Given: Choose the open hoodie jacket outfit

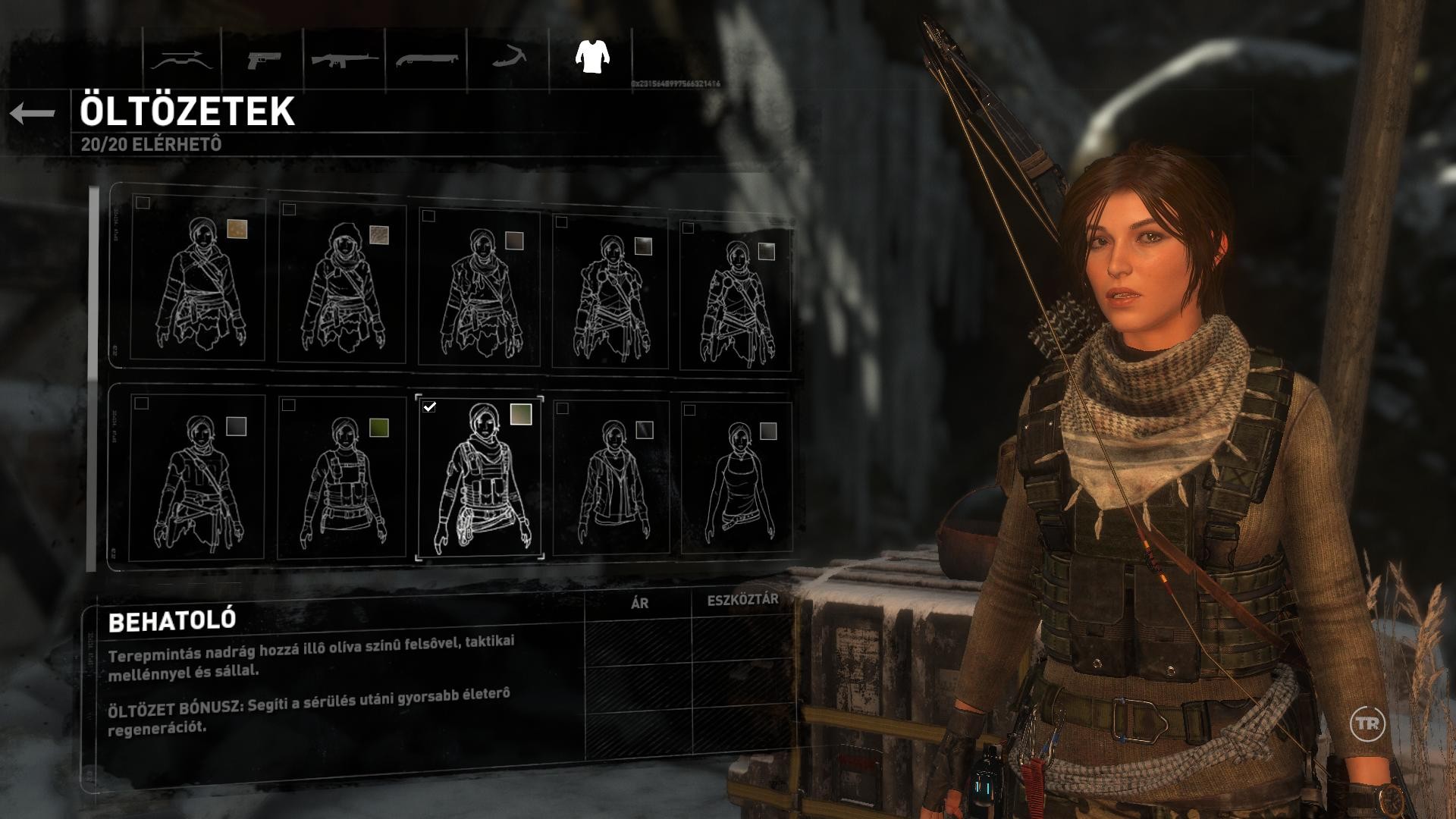Looking at the screenshot, I should (x=611, y=479).
